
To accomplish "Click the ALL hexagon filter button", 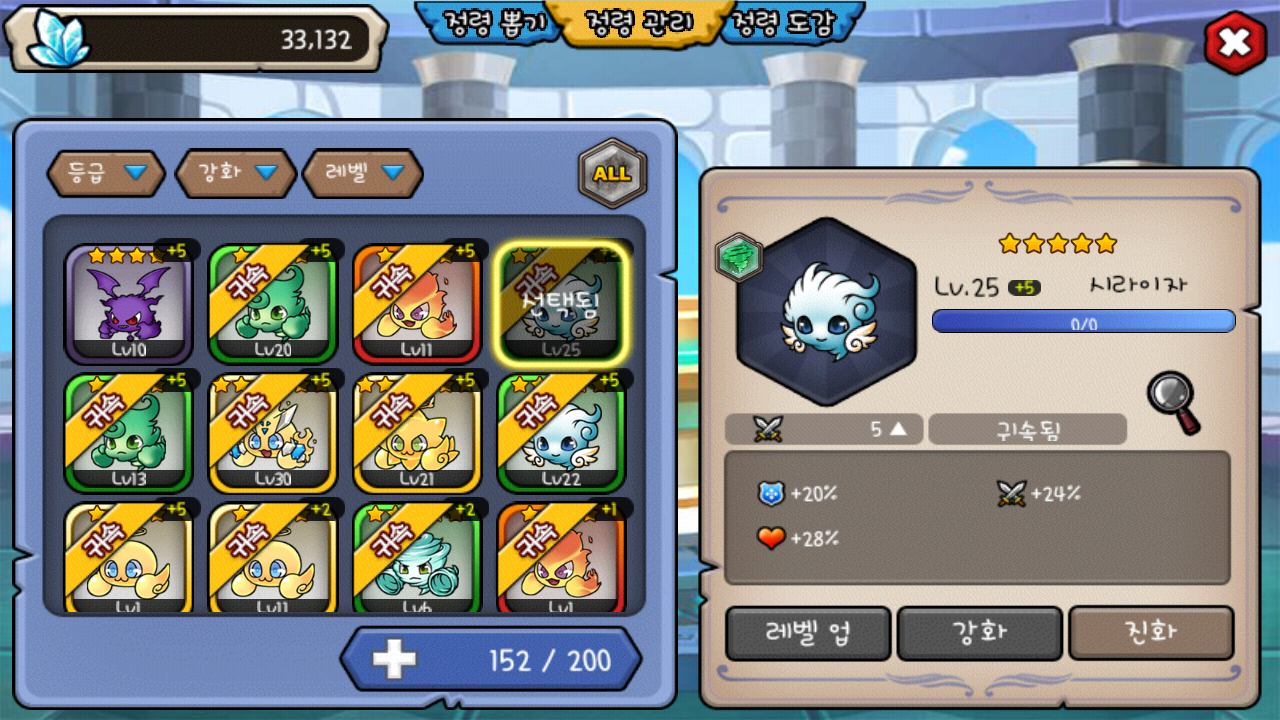I will click(612, 173).
